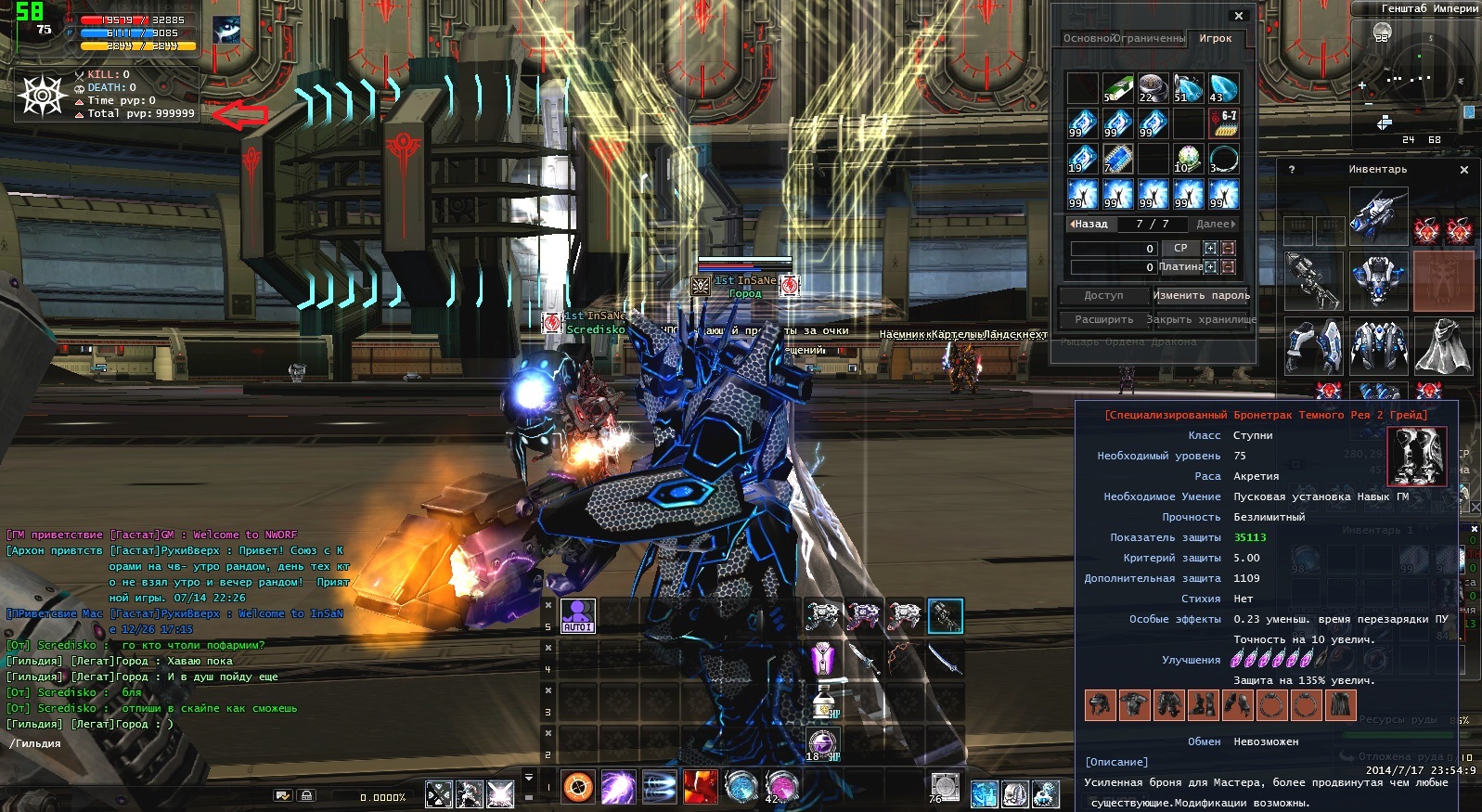
Task: Choose Закрыть хранилище to close the storage
Action: (x=1201, y=320)
